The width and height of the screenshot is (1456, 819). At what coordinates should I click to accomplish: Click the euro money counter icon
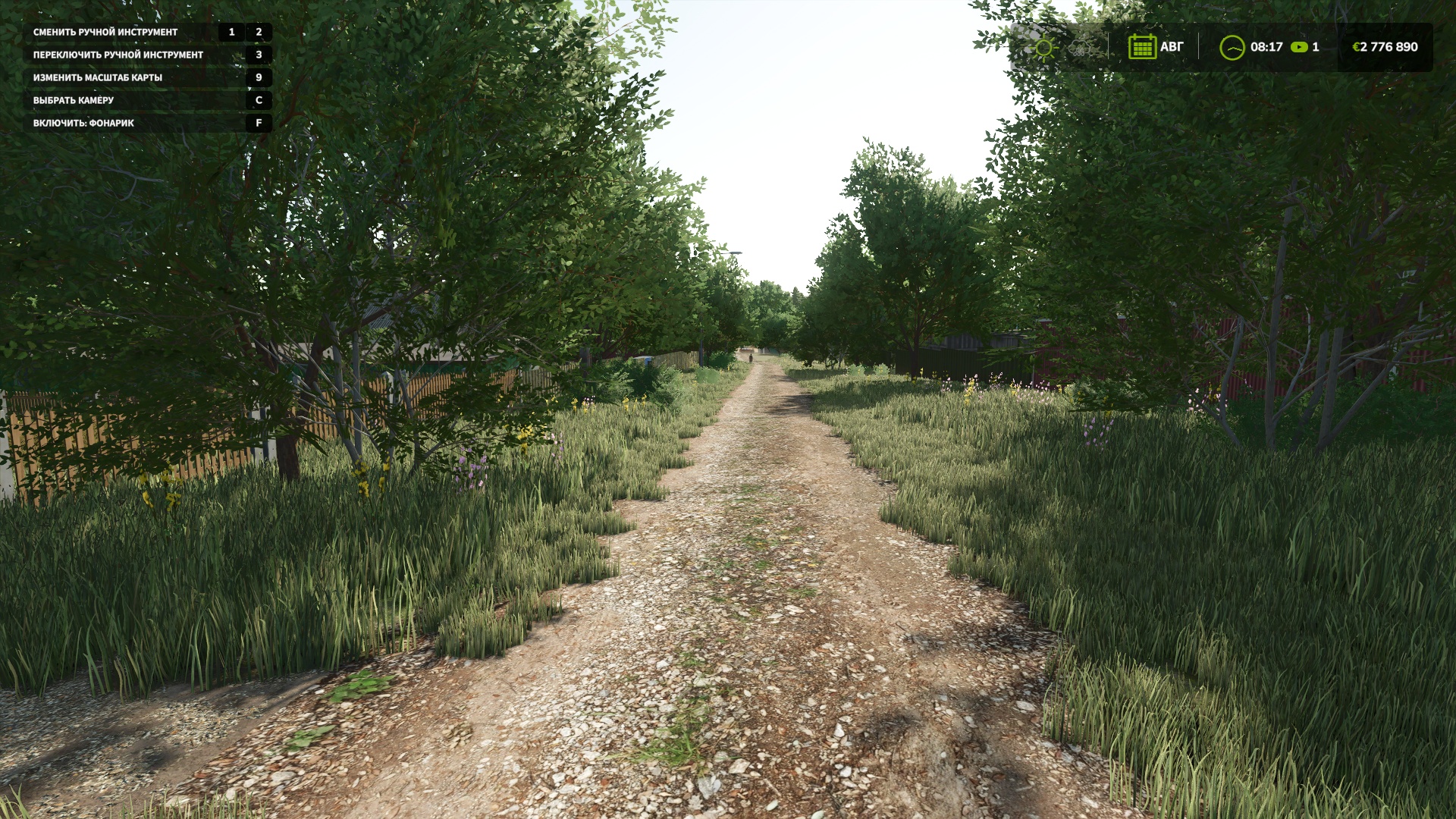pyautogui.click(x=1357, y=47)
